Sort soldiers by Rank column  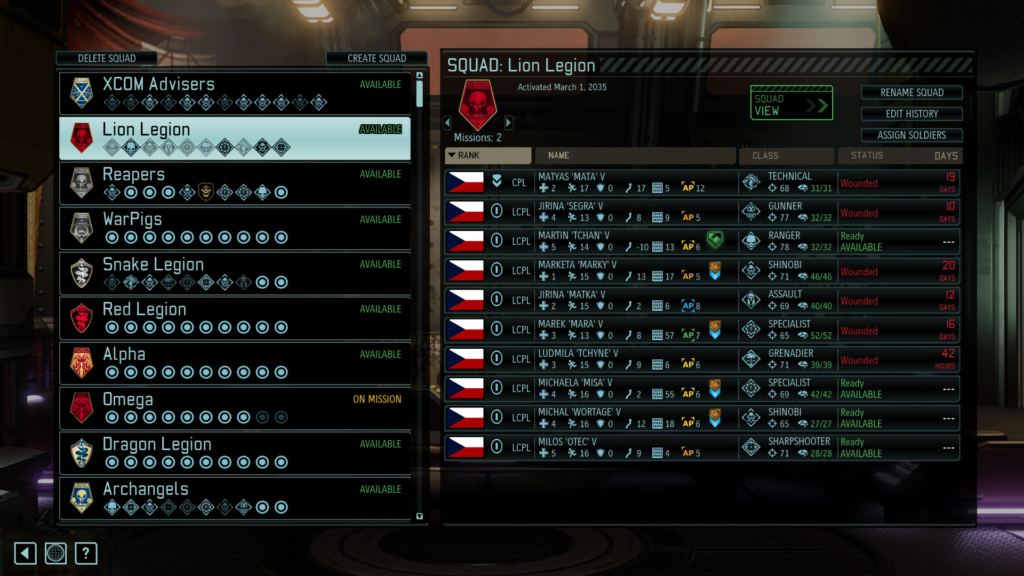click(x=488, y=156)
